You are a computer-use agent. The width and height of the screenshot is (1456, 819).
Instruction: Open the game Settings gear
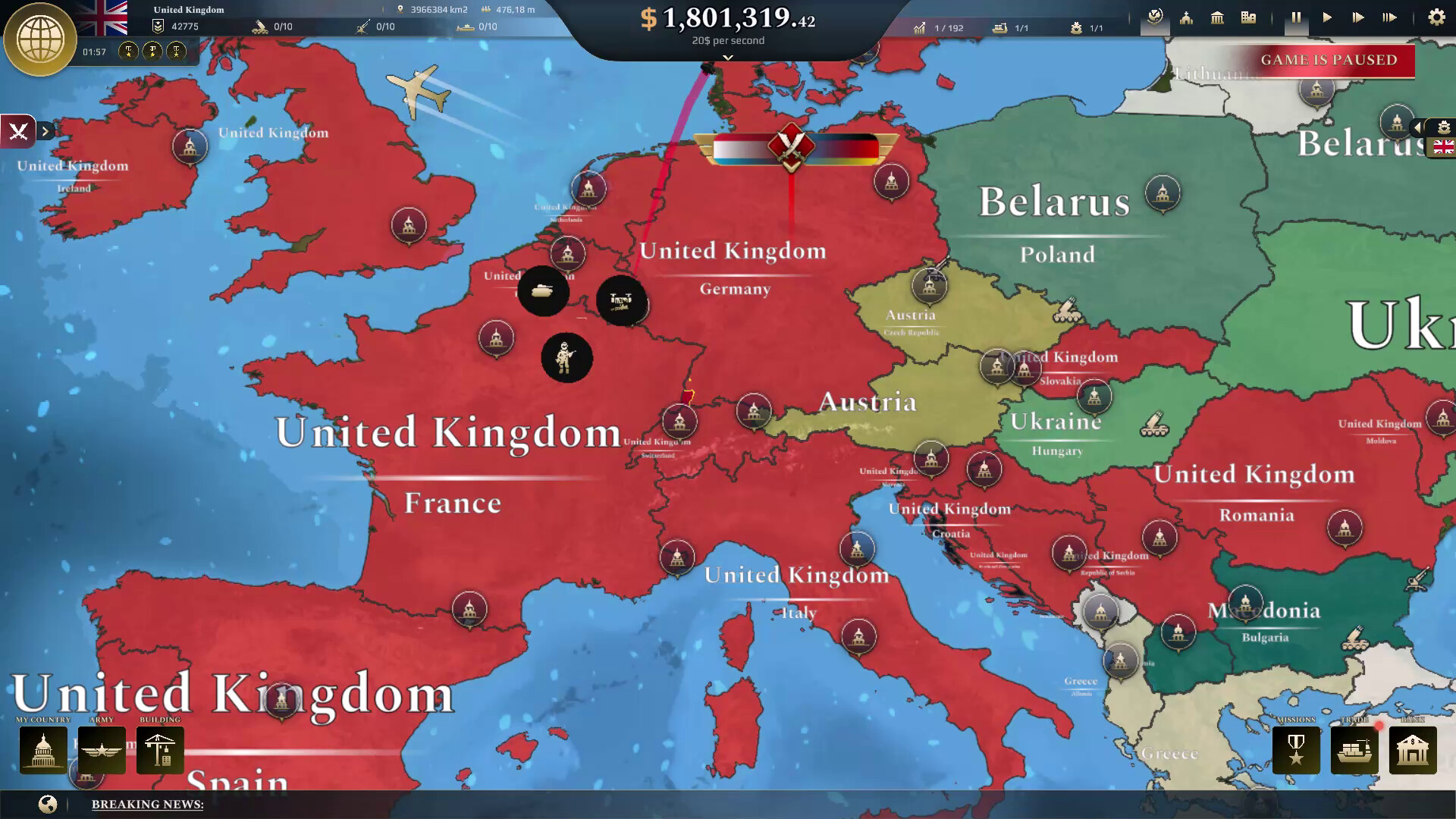pos(1436,16)
